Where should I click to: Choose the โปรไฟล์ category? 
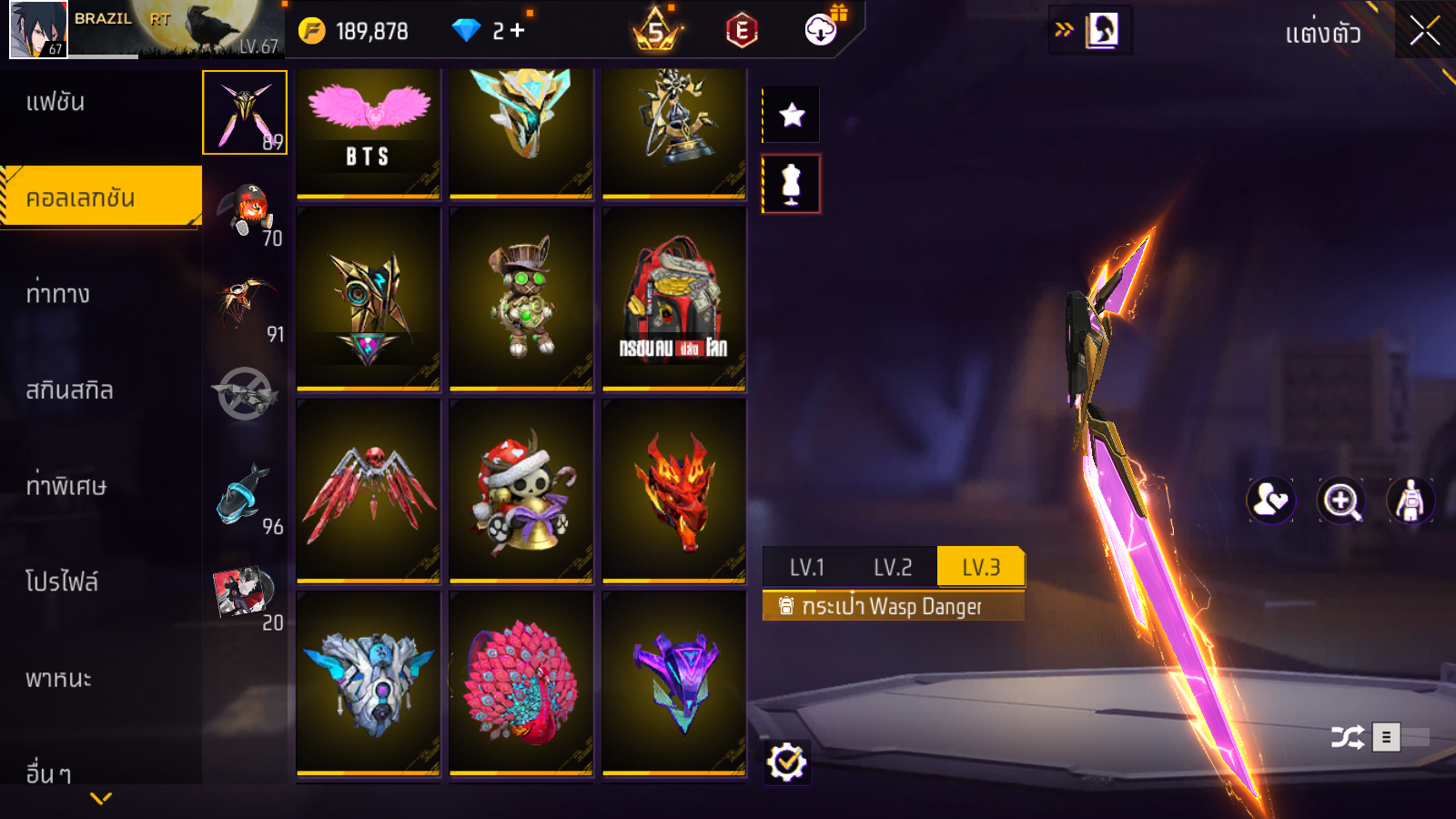(x=62, y=581)
